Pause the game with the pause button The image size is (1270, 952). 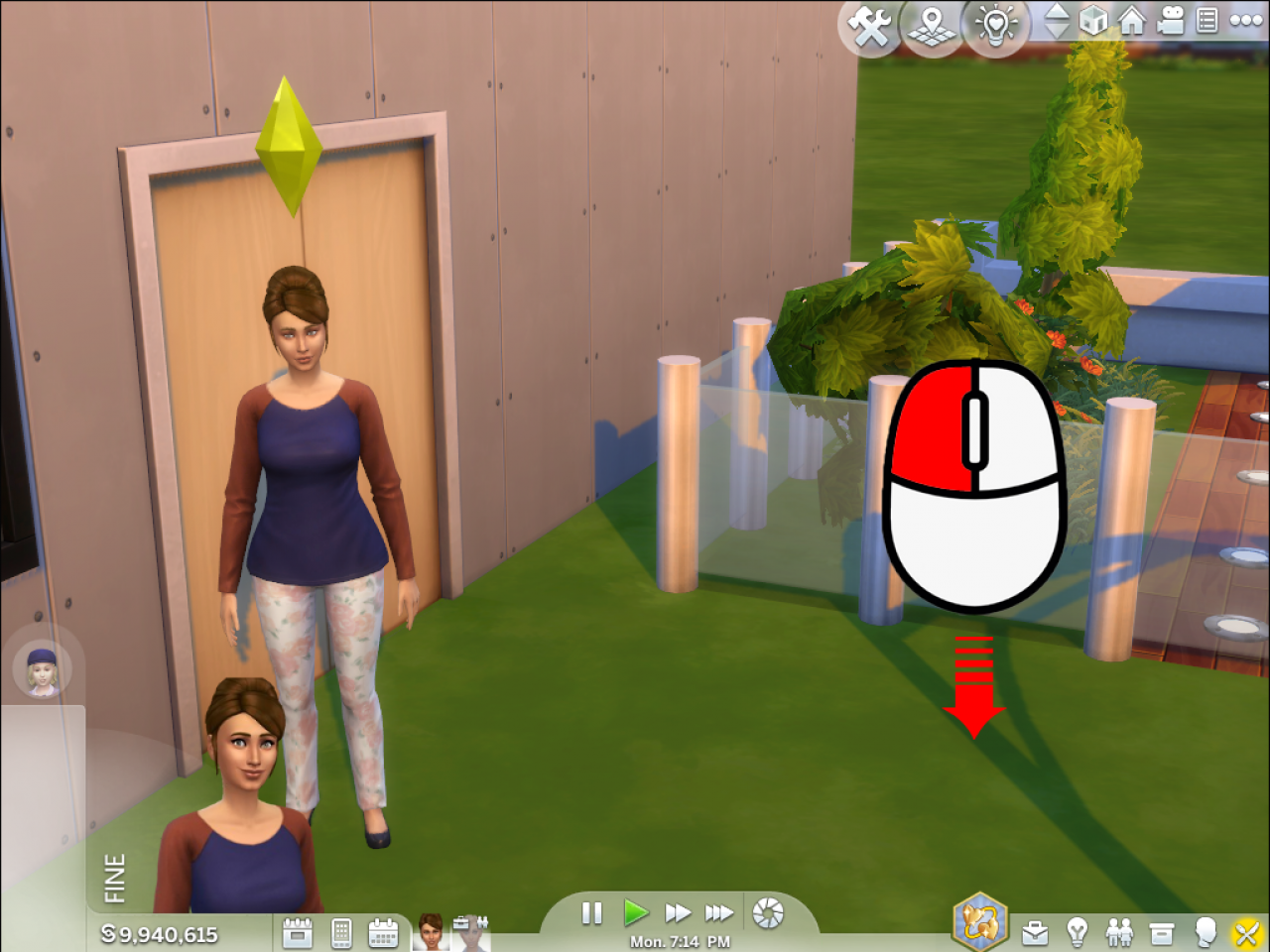(x=591, y=914)
